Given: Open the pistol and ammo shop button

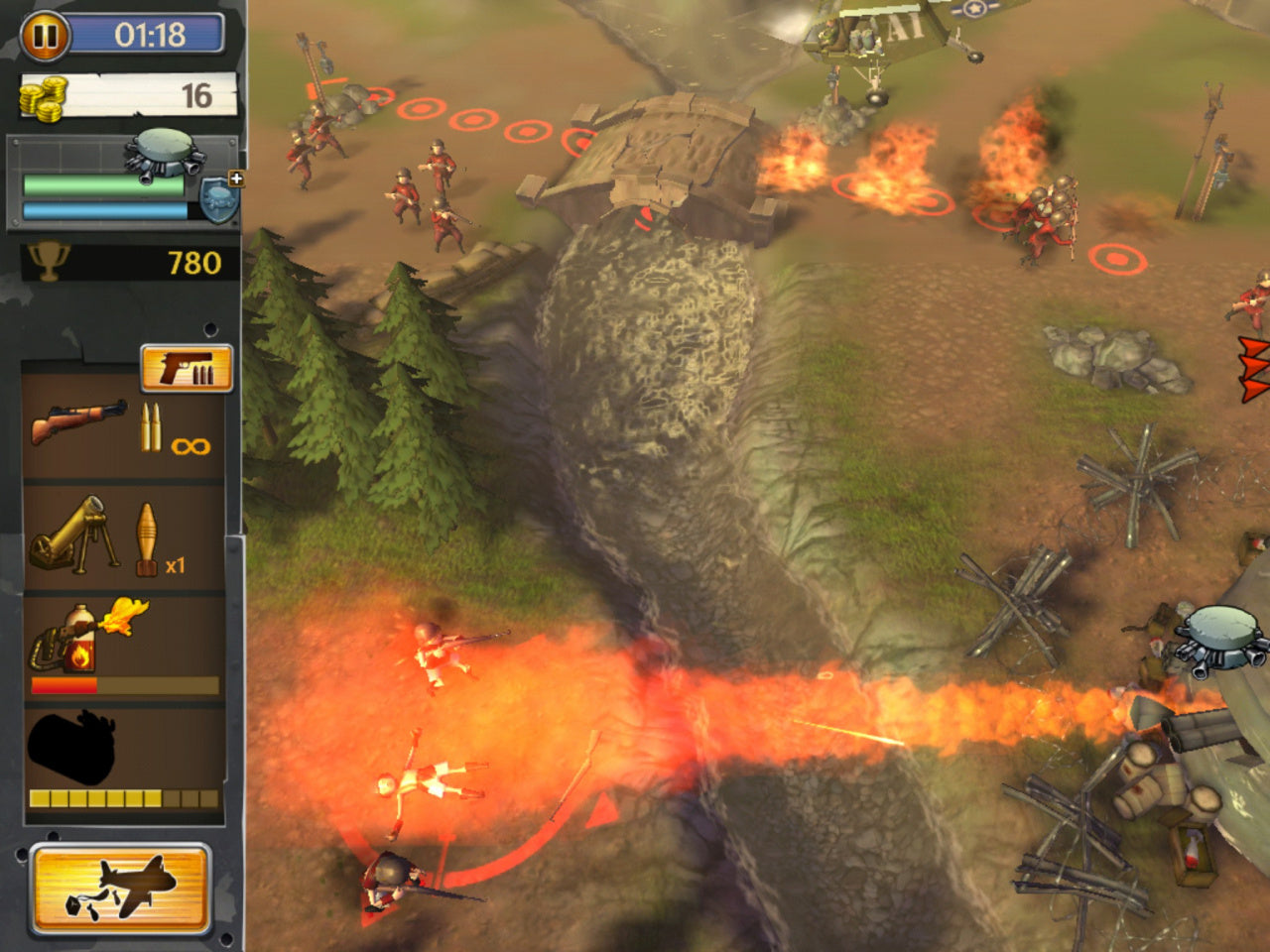Looking at the screenshot, I should [x=187, y=368].
